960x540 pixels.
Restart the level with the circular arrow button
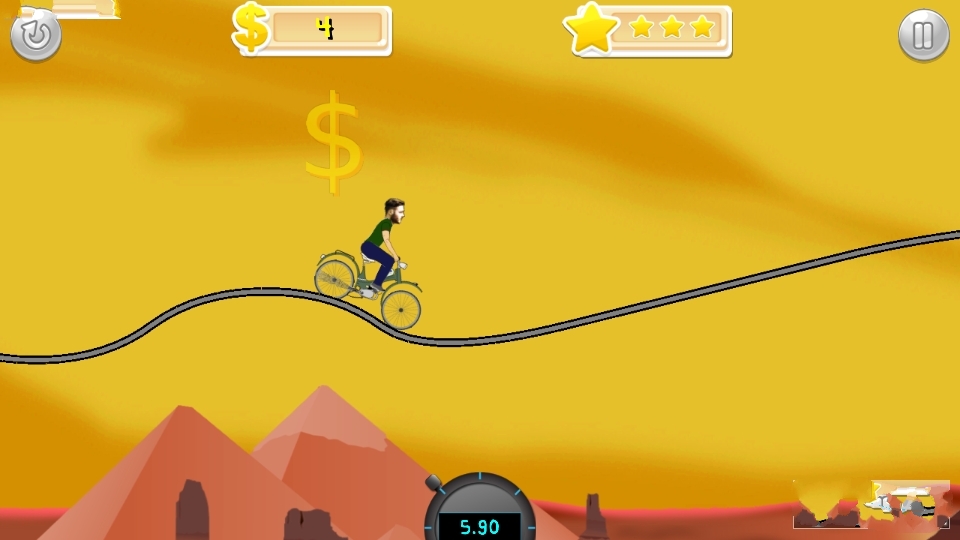(36, 35)
